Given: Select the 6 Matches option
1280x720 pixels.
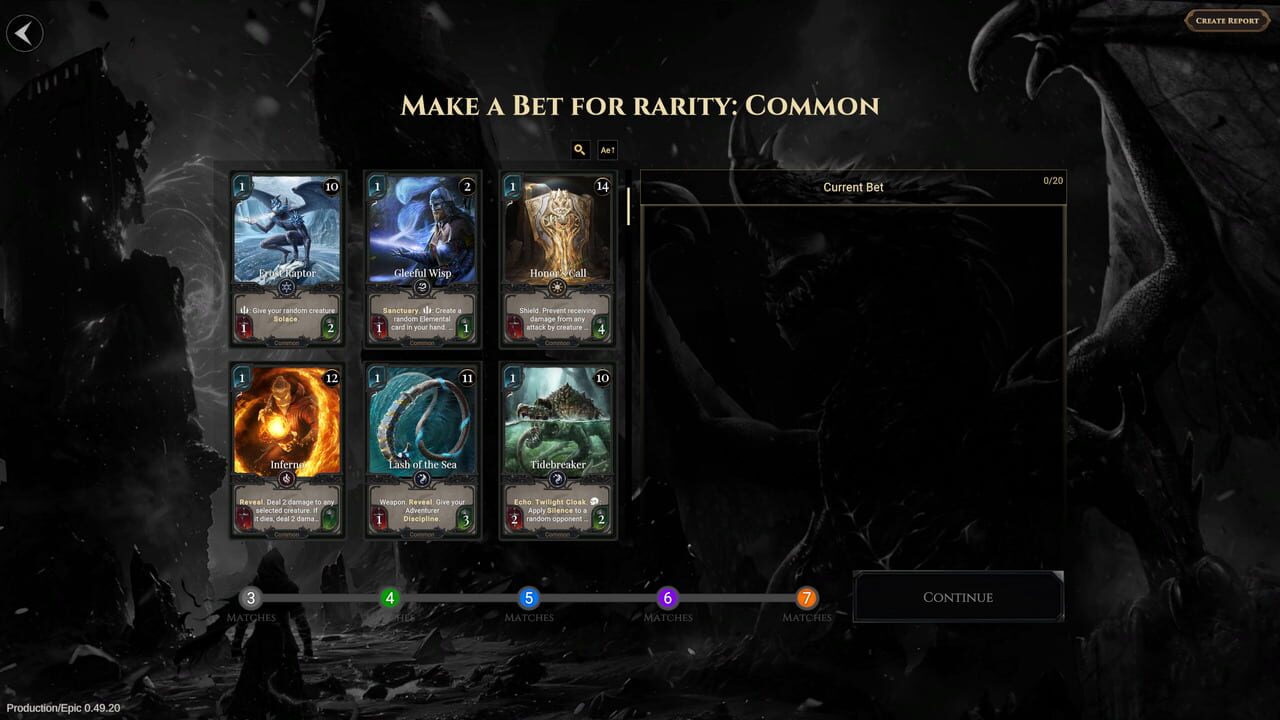Looking at the screenshot, I should [666, 597].
